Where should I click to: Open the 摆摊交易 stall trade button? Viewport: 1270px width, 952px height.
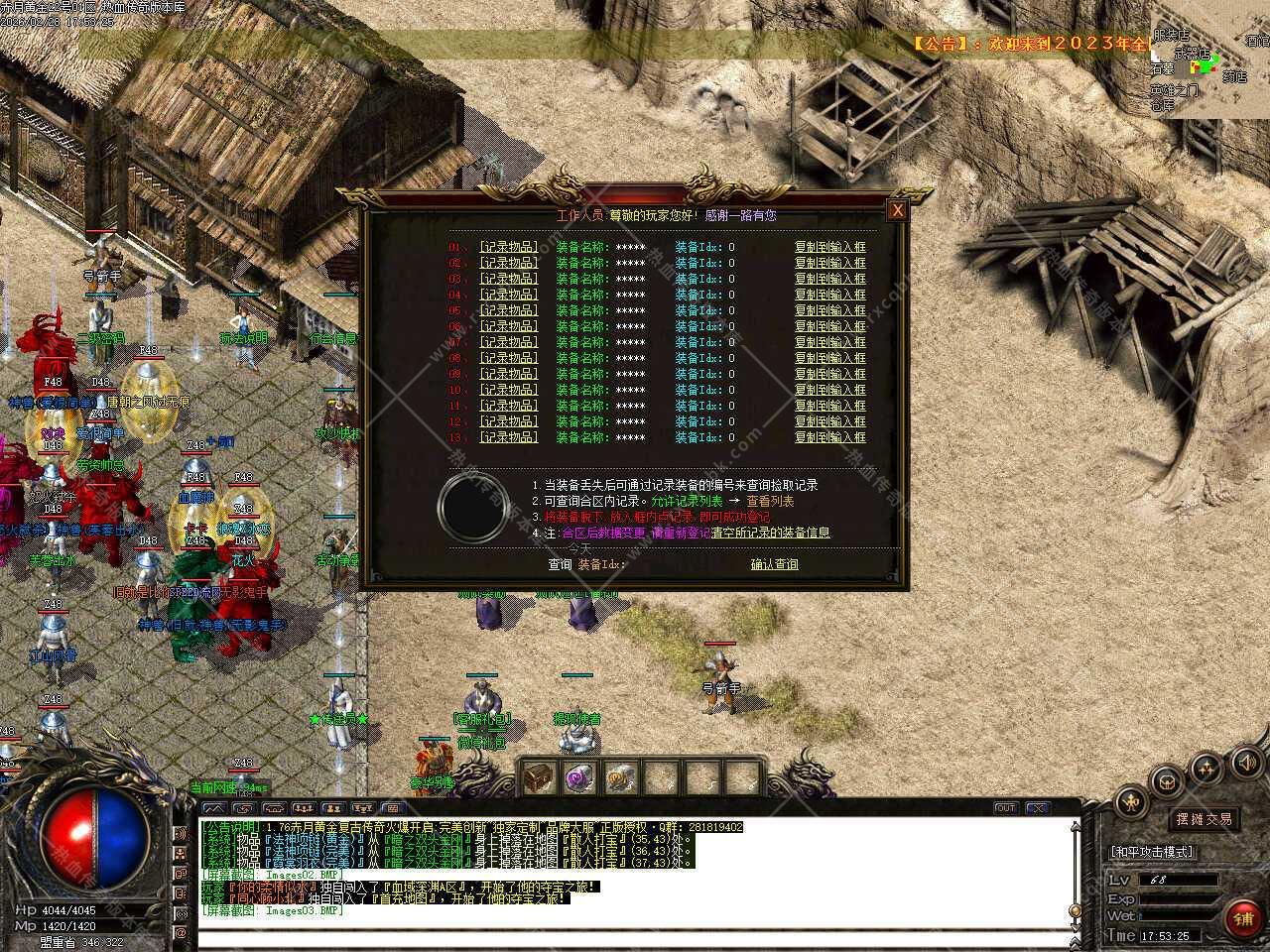point(1205,819)
